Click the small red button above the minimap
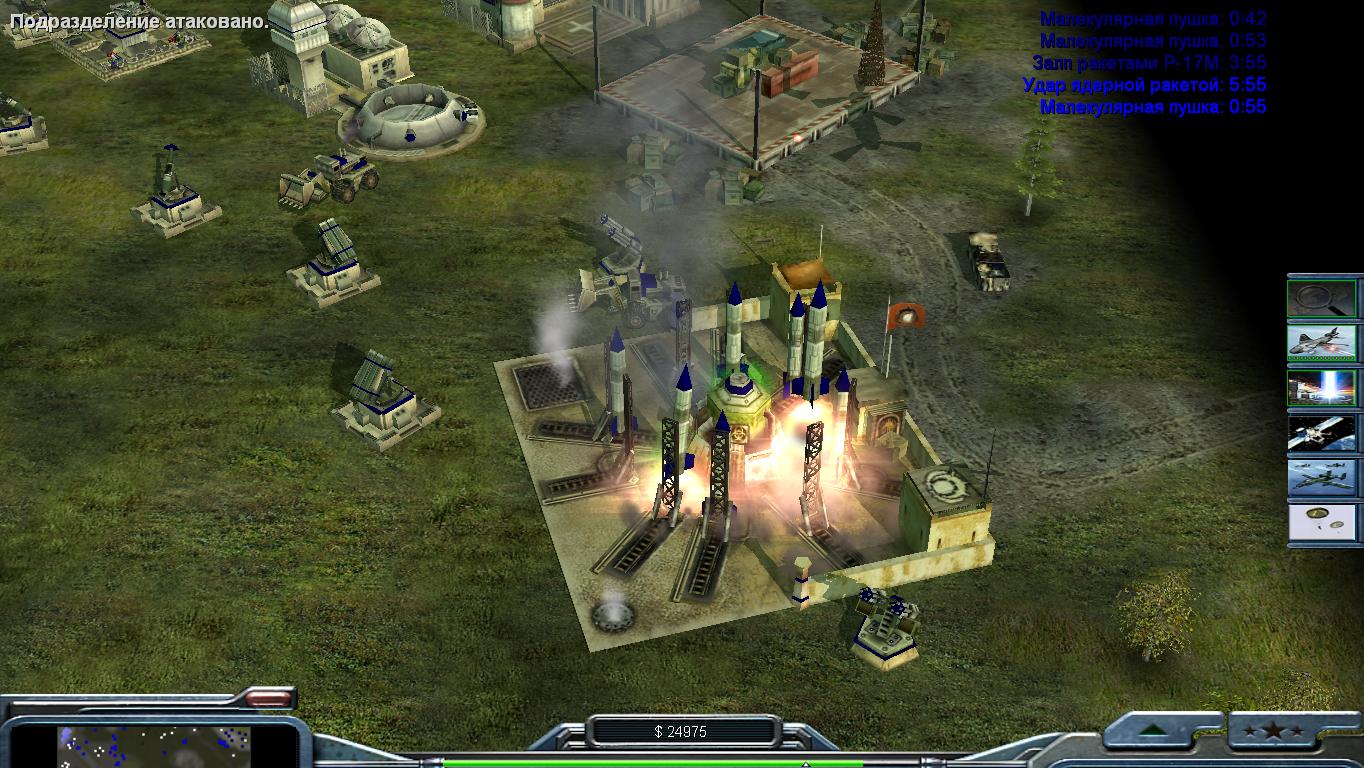1364x768 pixels. pyautogui.click(x=269, y=698)
